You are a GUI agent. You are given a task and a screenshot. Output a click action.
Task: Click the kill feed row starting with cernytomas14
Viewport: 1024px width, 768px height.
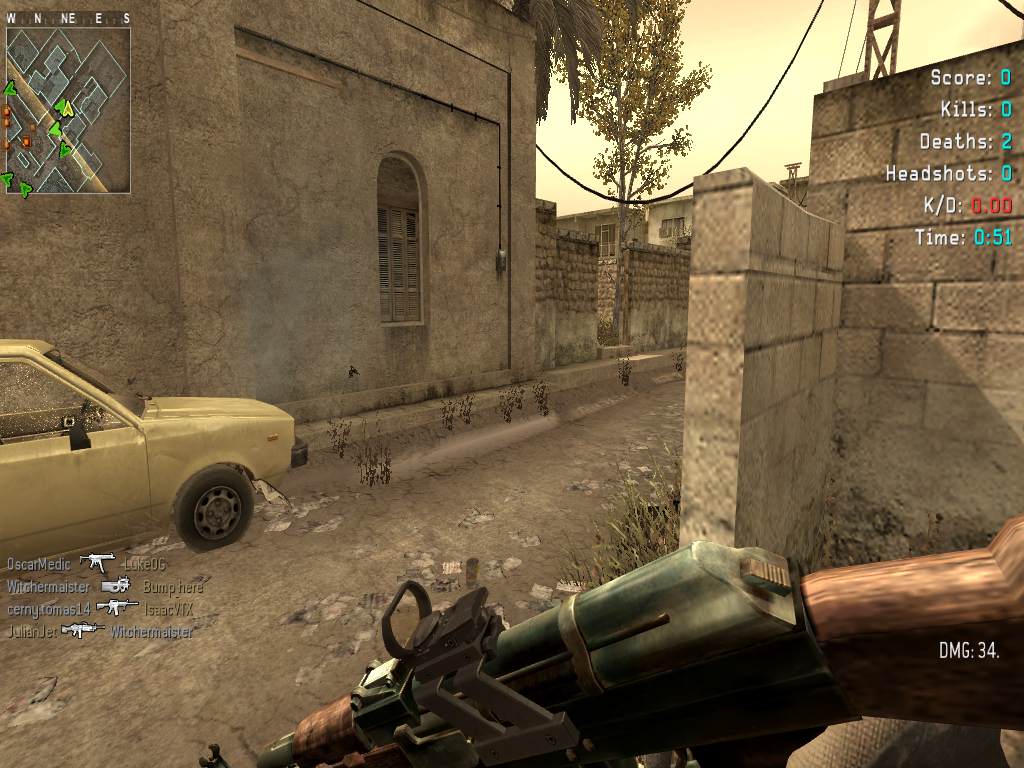pyautogui.click(x=90, y=608)
